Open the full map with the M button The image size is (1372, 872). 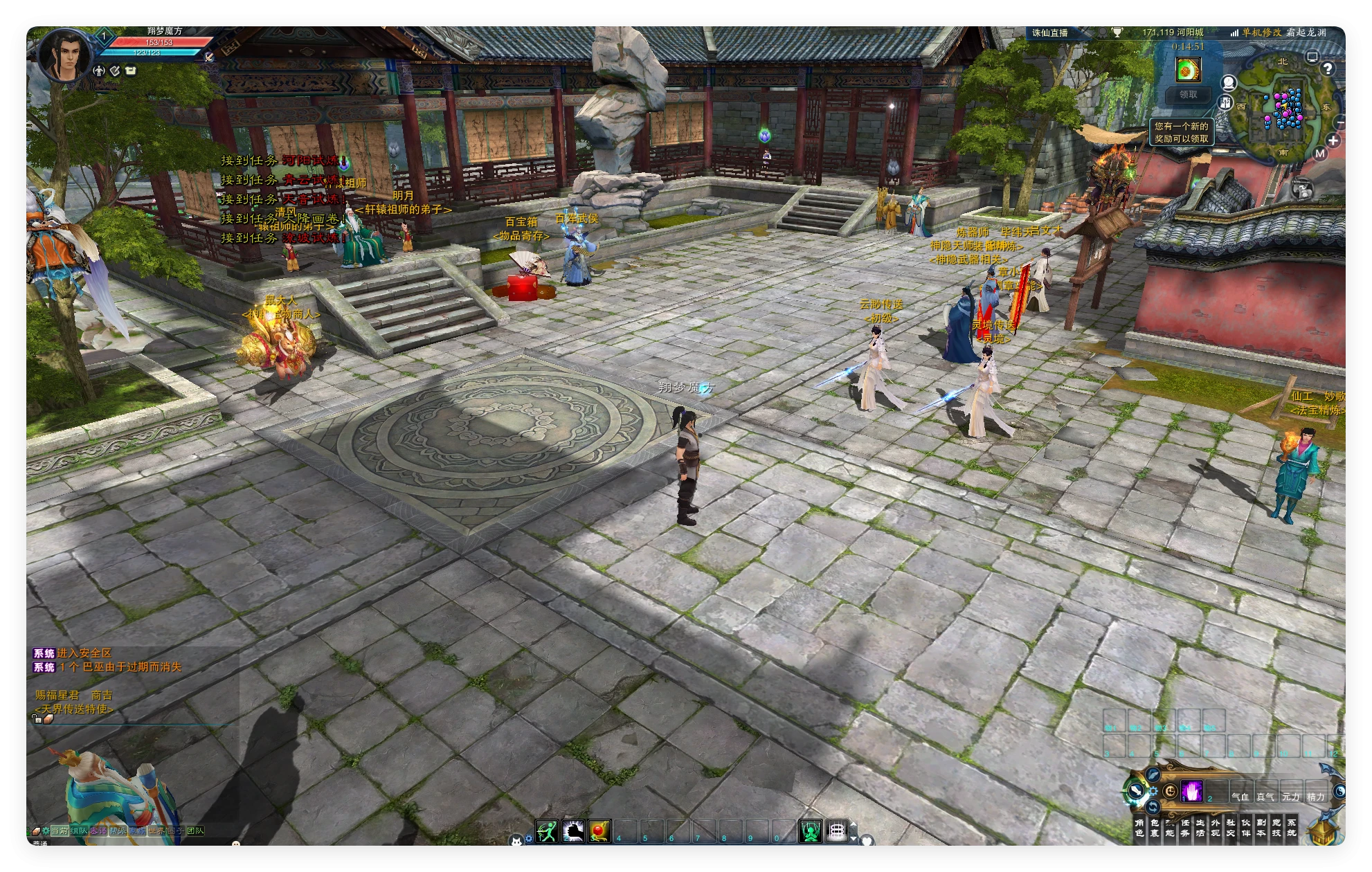[x=1320, y=154]
